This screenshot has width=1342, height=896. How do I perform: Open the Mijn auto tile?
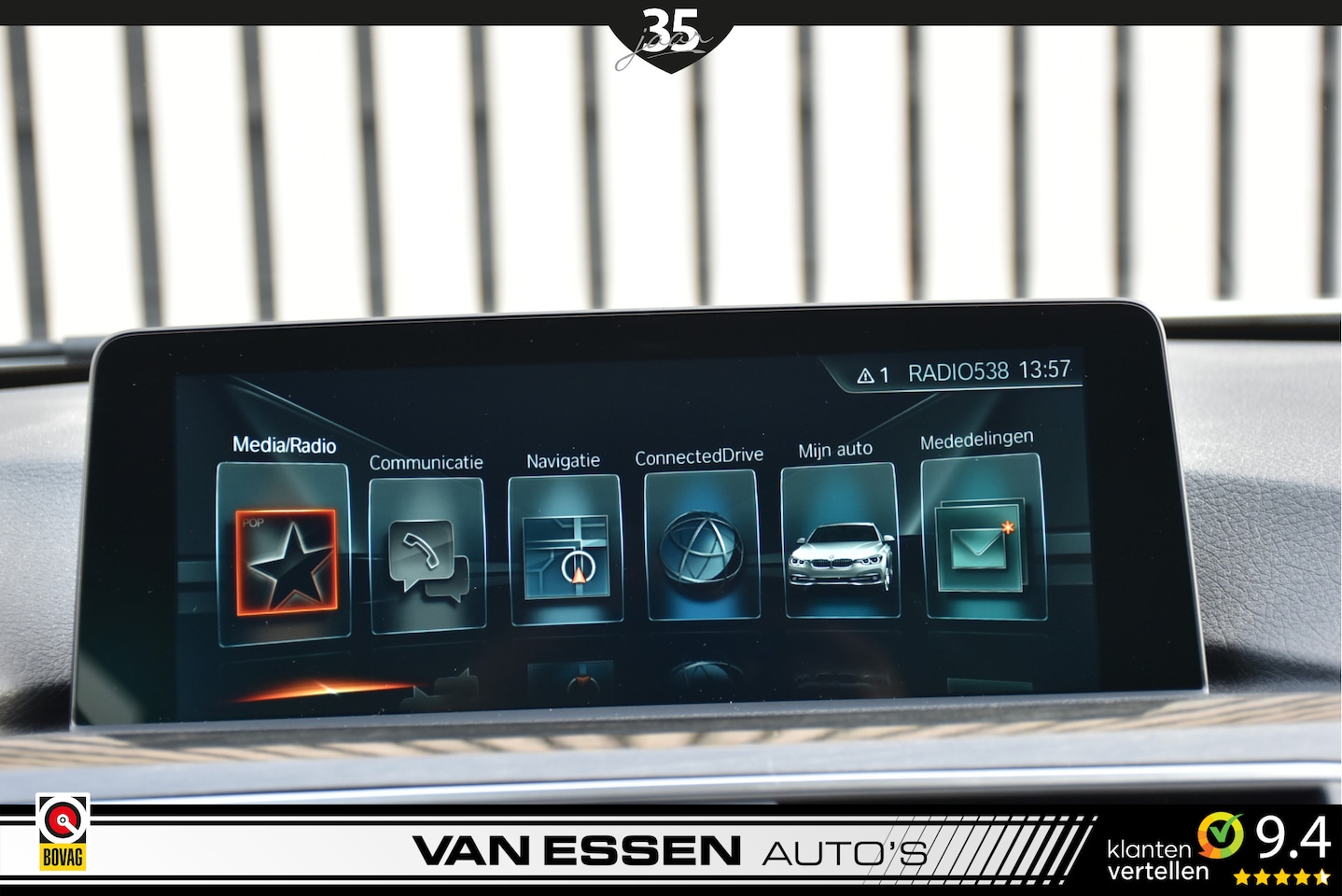pos(840,541)
